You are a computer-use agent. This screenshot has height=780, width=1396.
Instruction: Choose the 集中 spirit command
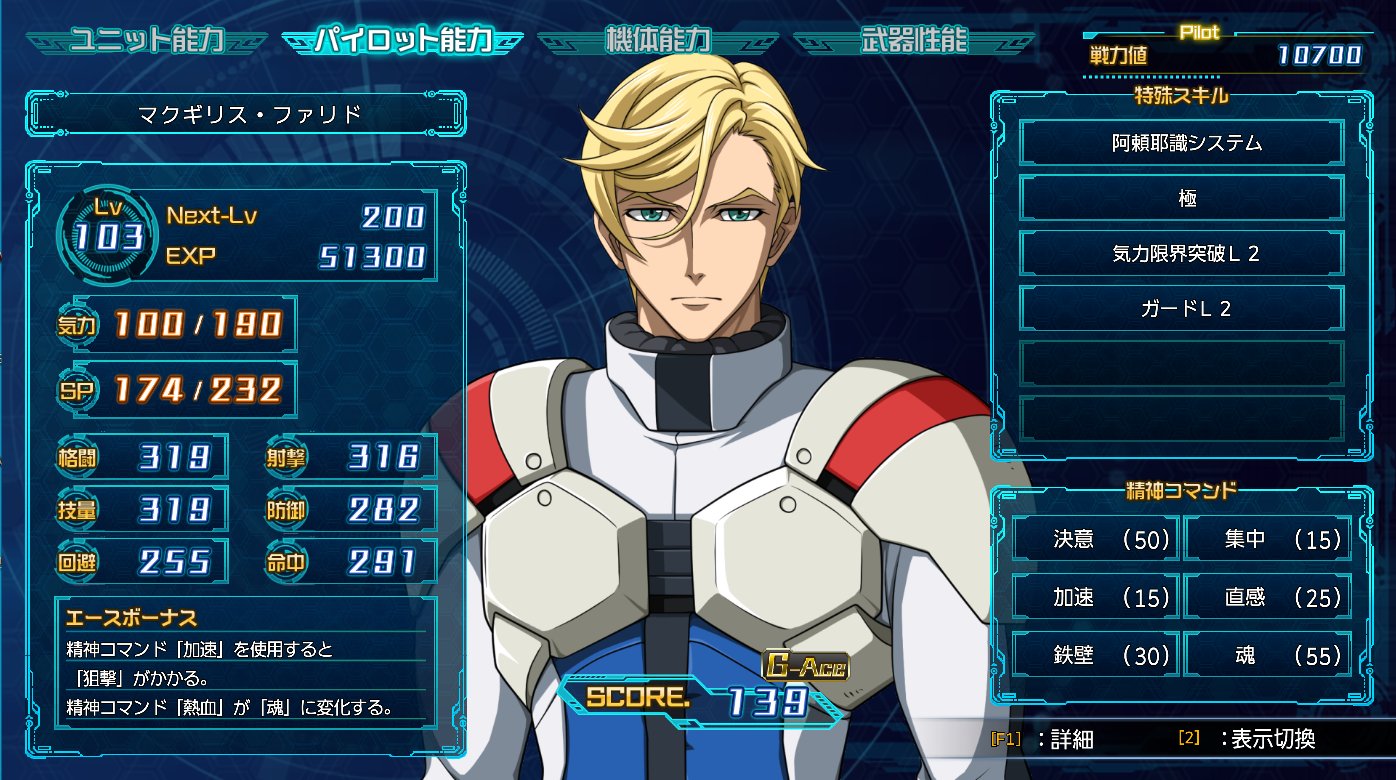(x=1268, y=540)
